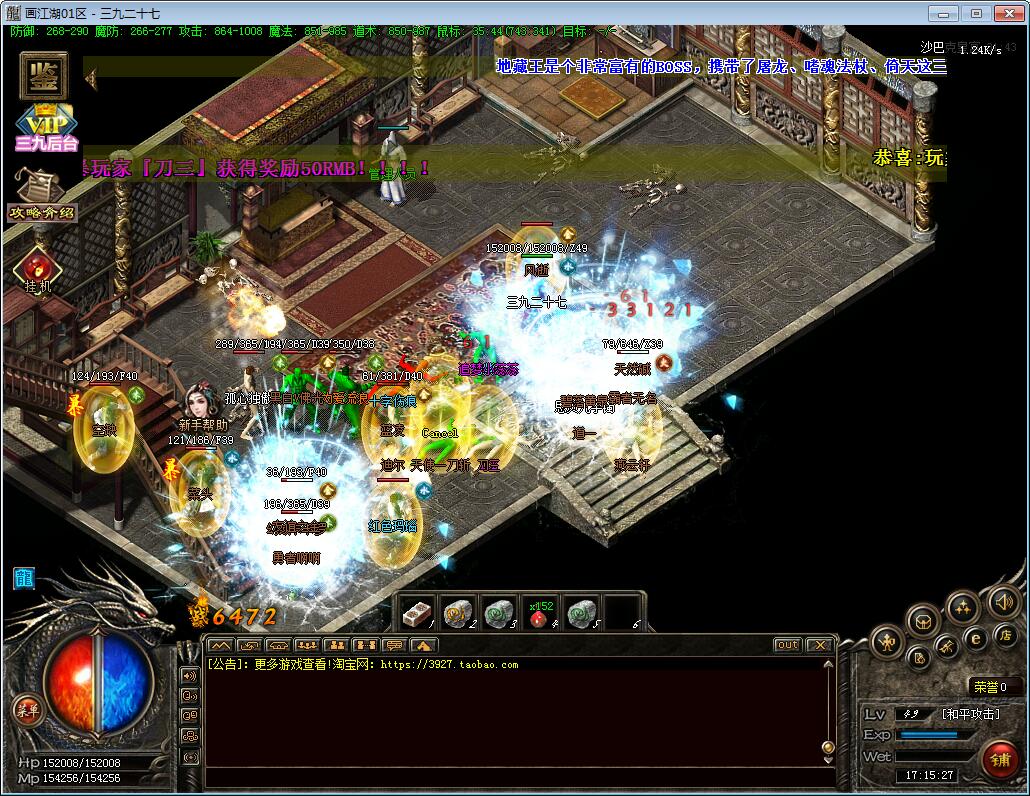Viewport: 1030px width, 796px height.
Task: Minimize the game window
Action: click(943, 13)
